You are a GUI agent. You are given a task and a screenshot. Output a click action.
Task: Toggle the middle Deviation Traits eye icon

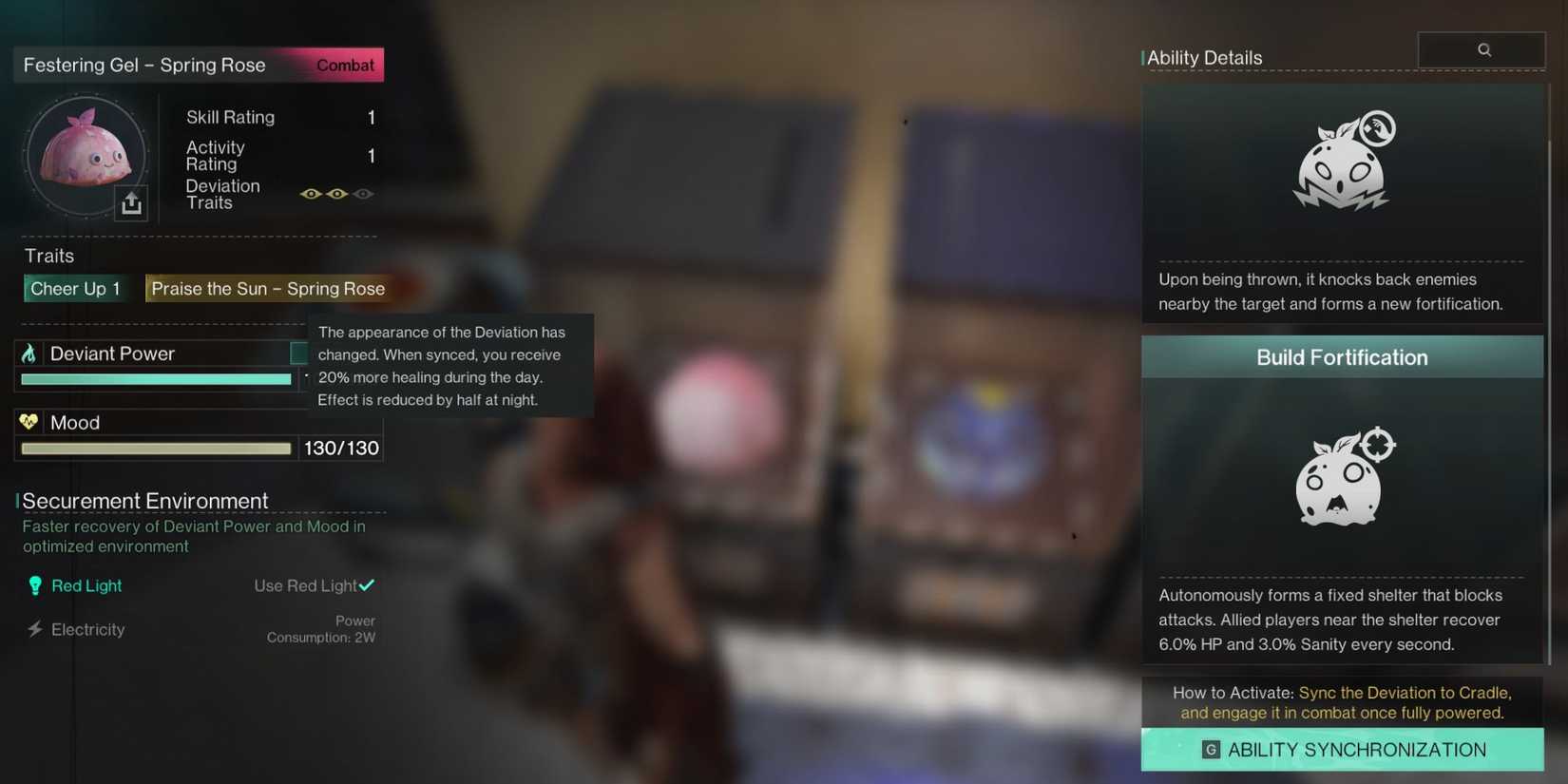click(336, 193)
